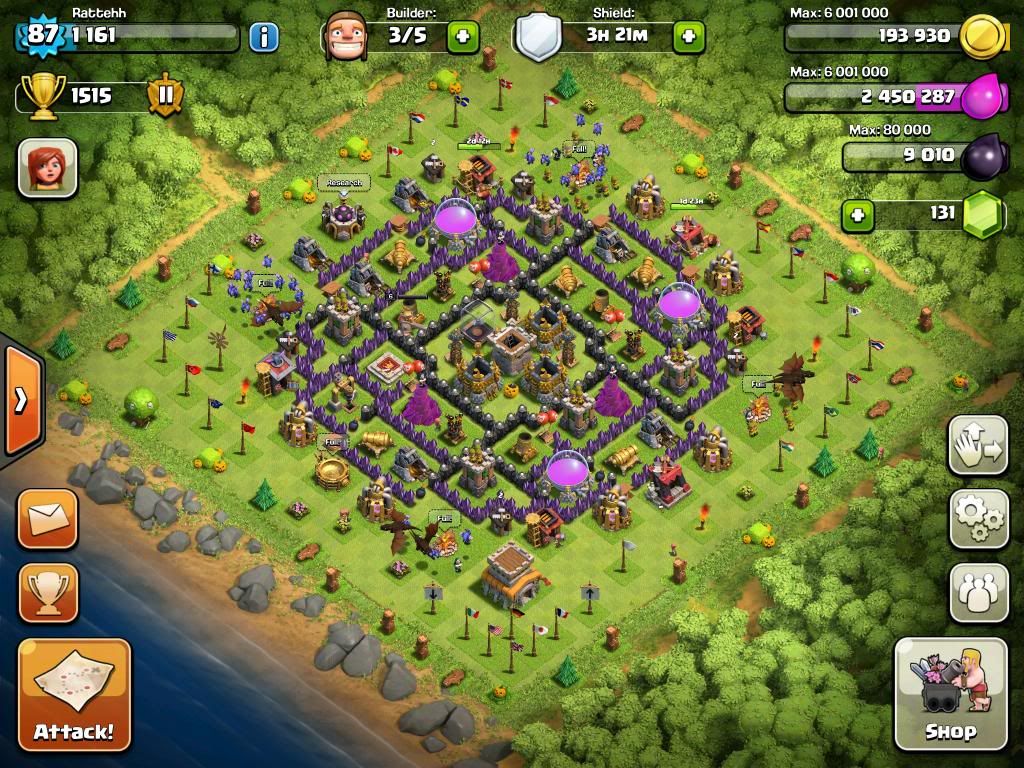
Task: Add a builder with the green plus
Action: tap(462, 37)
